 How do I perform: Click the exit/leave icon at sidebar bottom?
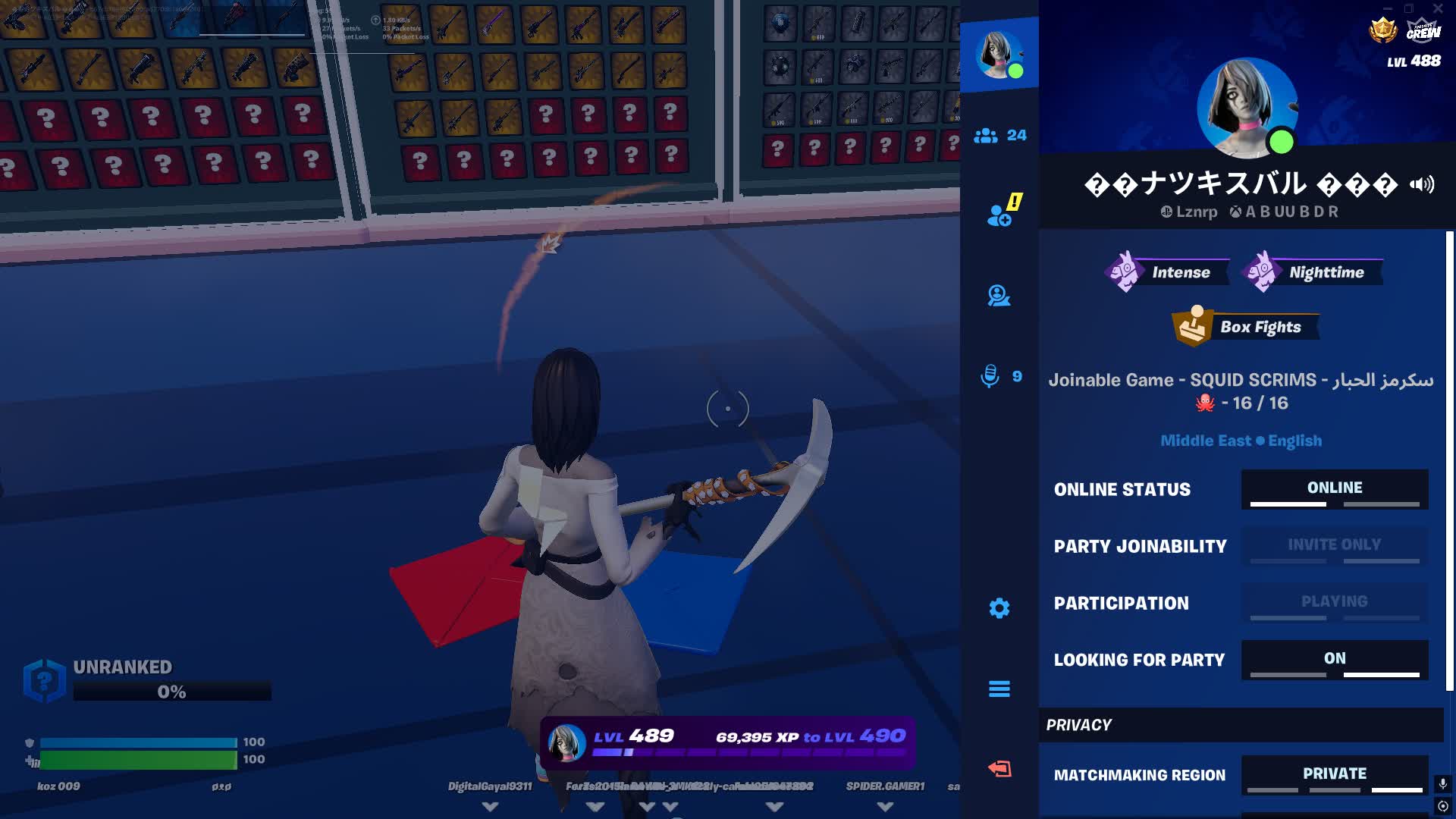click(x=999, y=767)
